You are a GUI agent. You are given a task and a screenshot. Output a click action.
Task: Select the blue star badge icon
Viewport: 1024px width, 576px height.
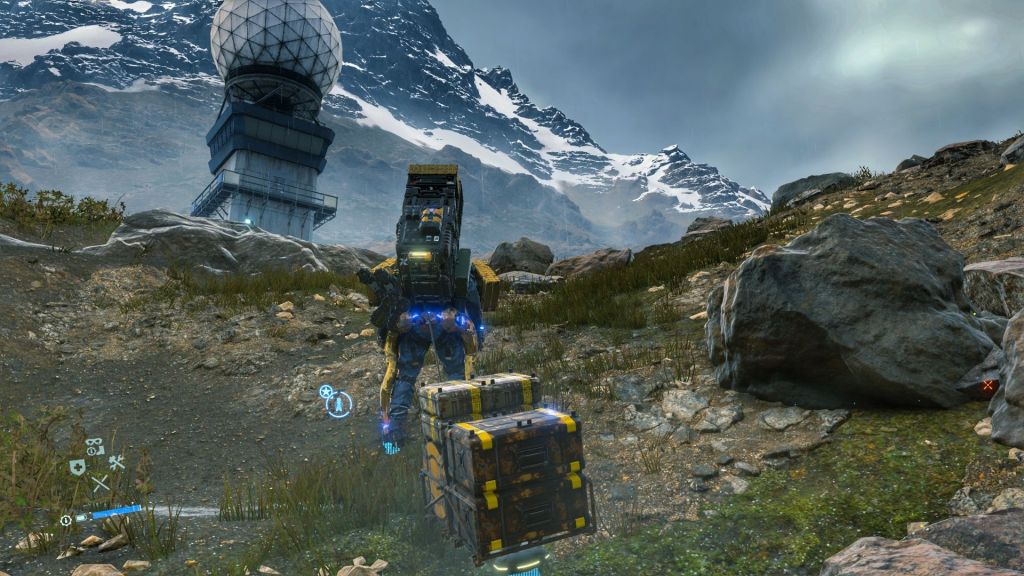click(325, 391)
